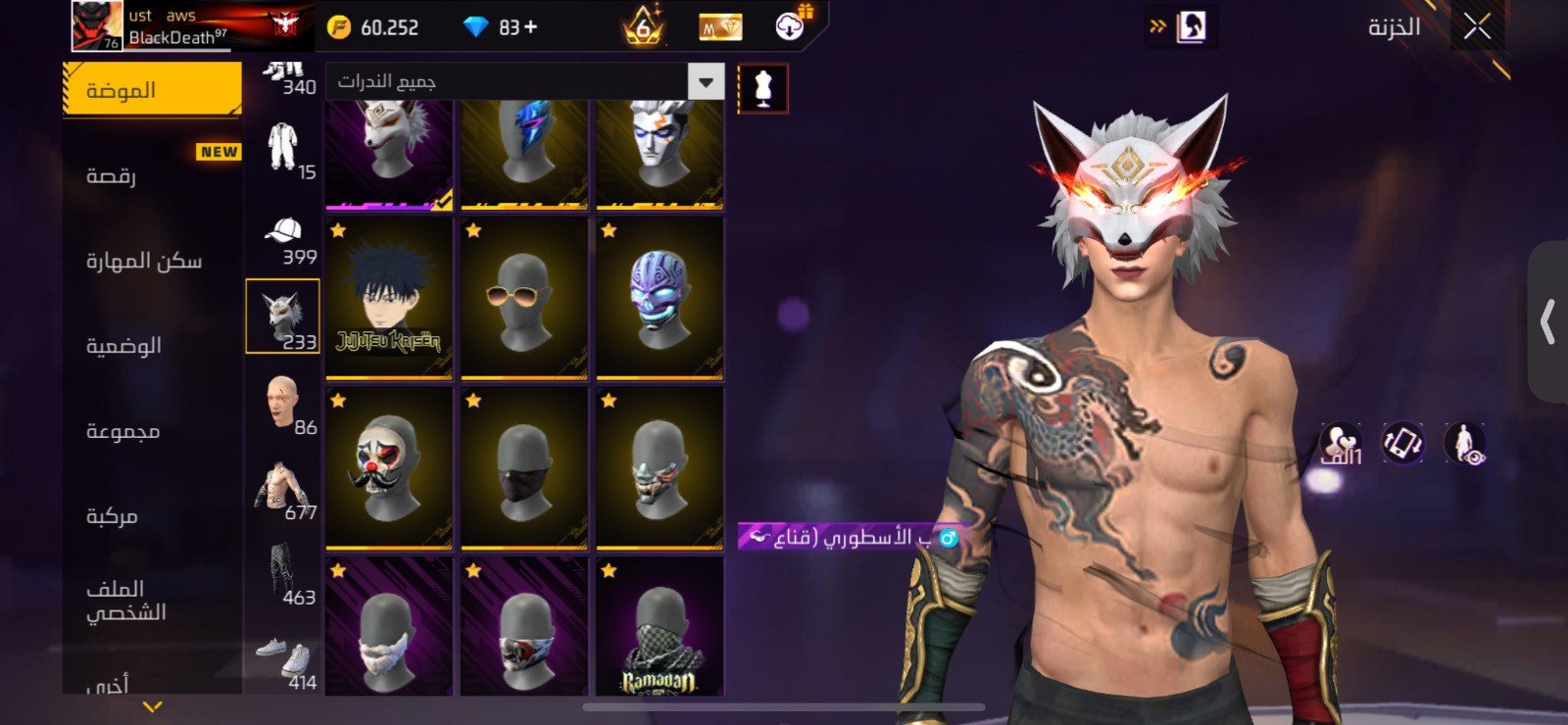Pick the shoes category icon
Viewport: 1568px width, 725px height.
[284, 662]
